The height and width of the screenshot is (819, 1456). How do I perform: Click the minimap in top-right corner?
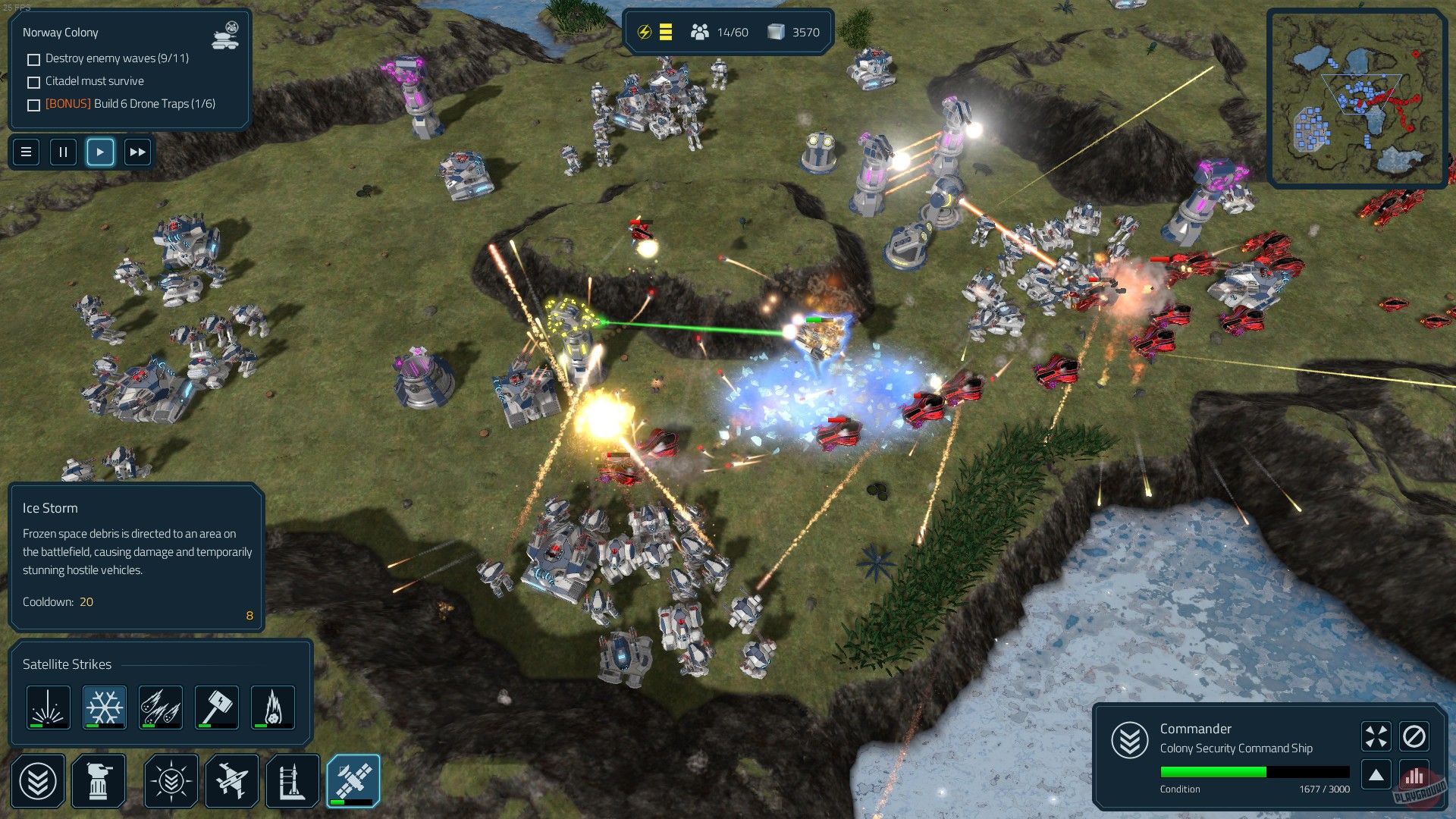[1357, 95]
